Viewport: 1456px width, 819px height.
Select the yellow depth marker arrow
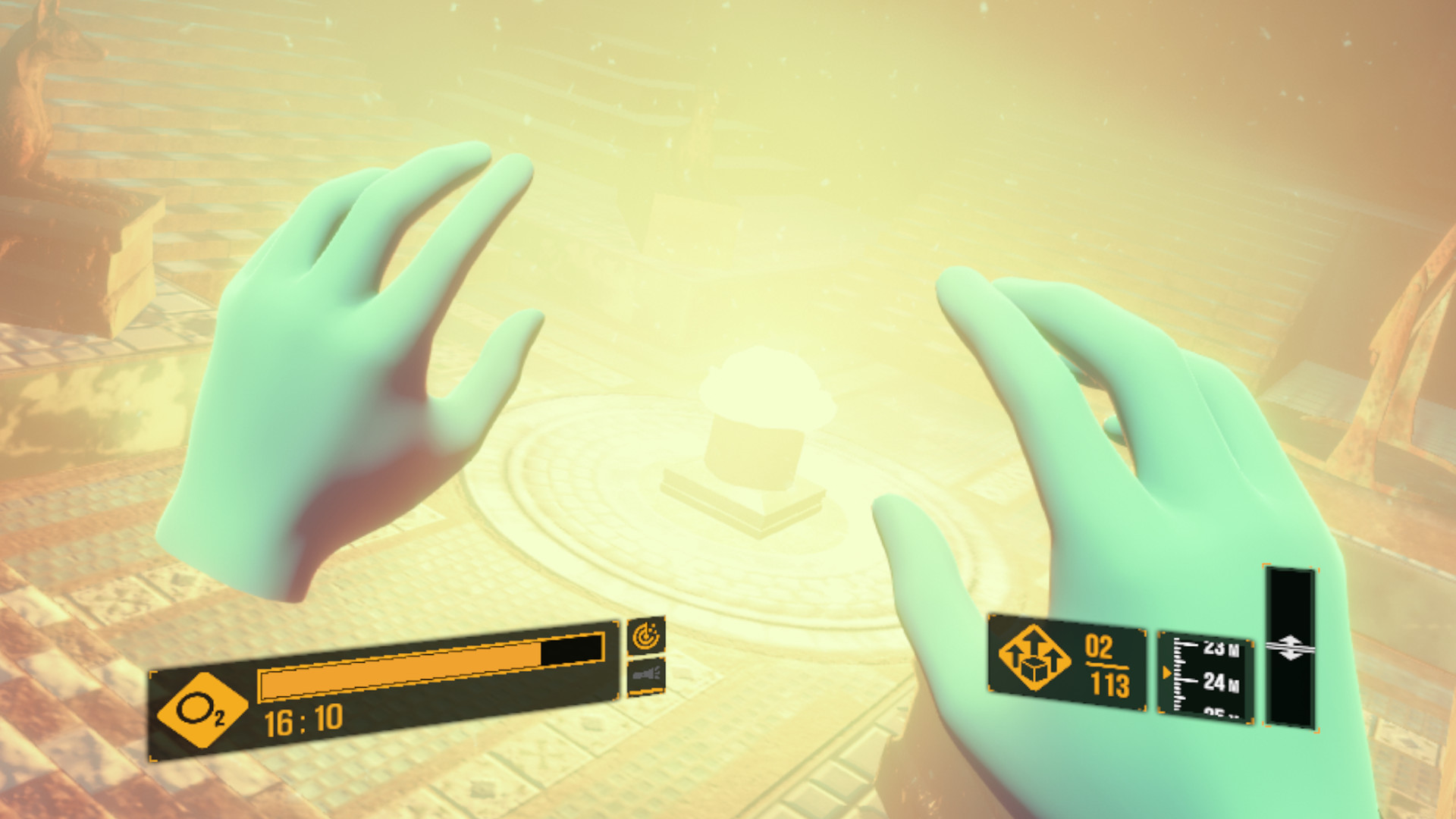[x=1166, y=671]
